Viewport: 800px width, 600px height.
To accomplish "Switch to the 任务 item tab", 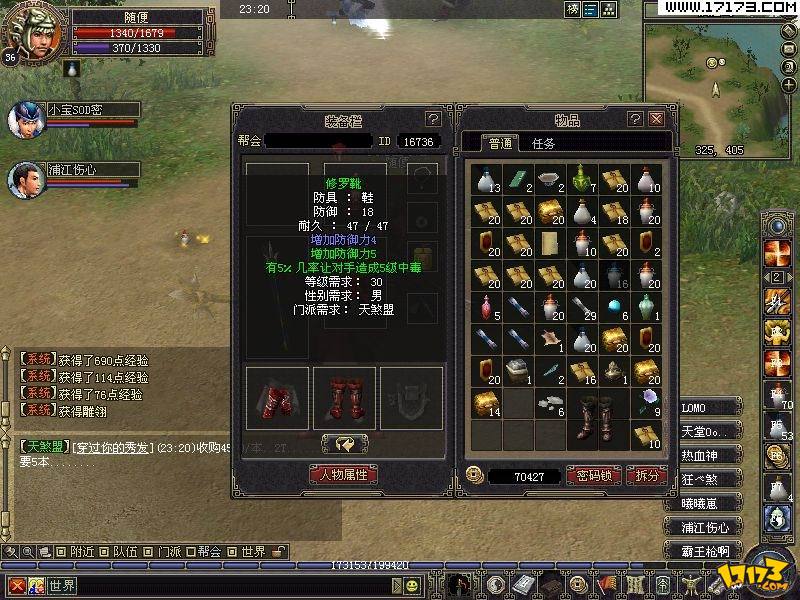I will [544, 144].
